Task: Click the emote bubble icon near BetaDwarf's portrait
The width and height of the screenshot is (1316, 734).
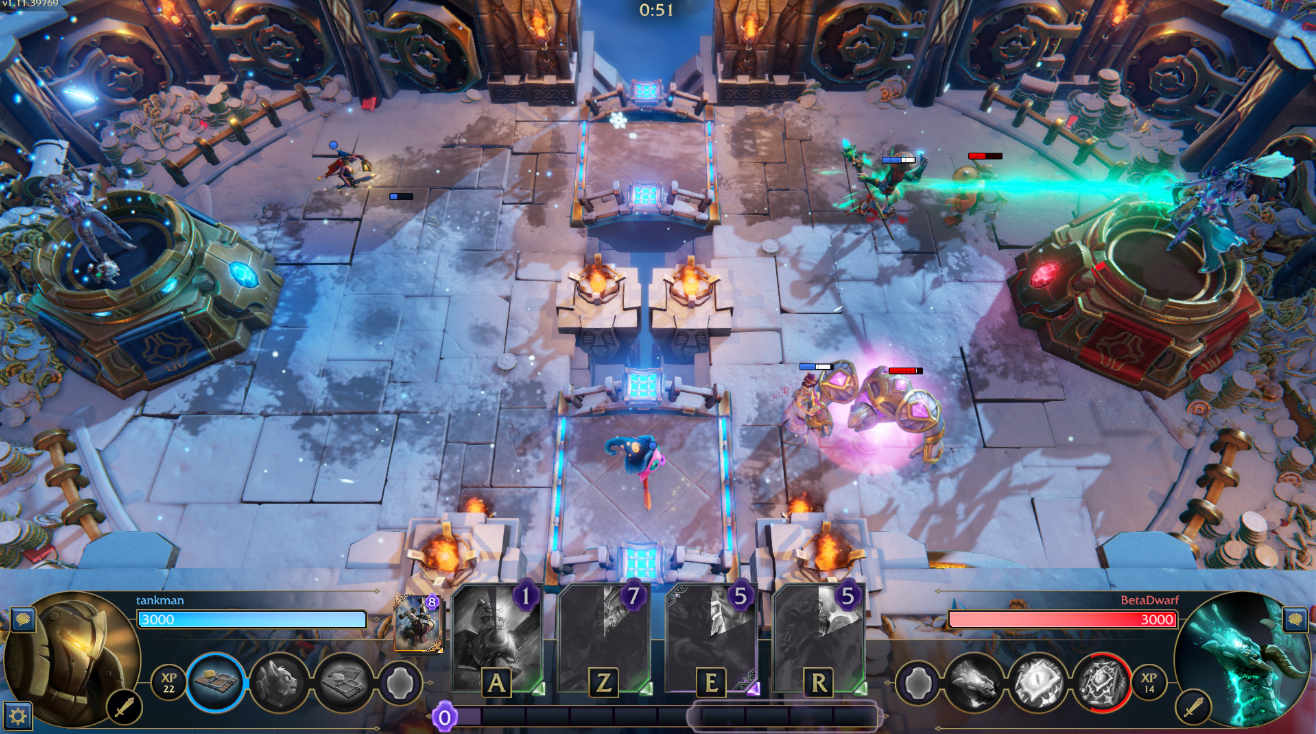Action: (x=1294, y=620)
